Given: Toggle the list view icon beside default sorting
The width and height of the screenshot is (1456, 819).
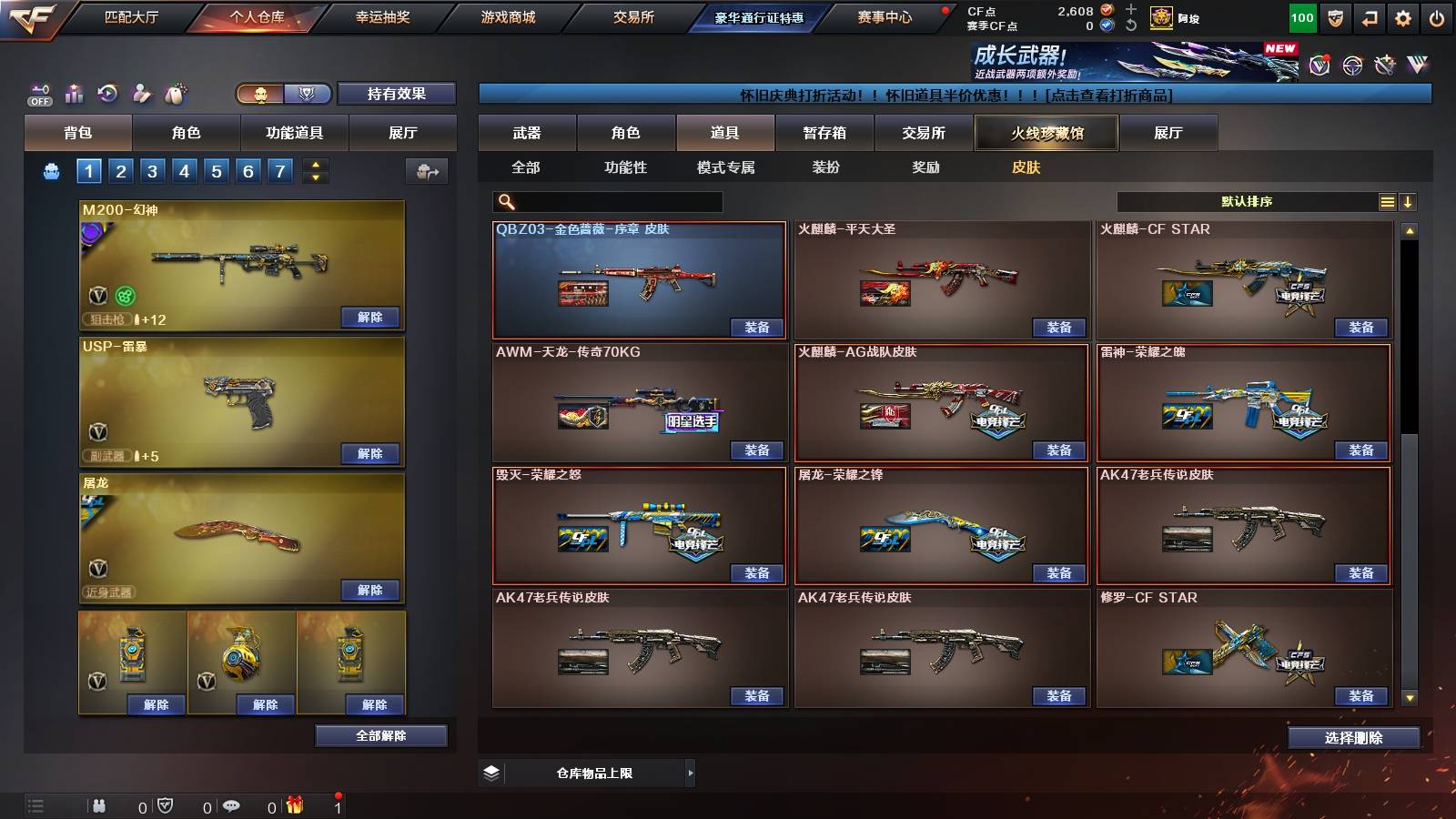Looking at the screenshot, I should [1387, 201].
